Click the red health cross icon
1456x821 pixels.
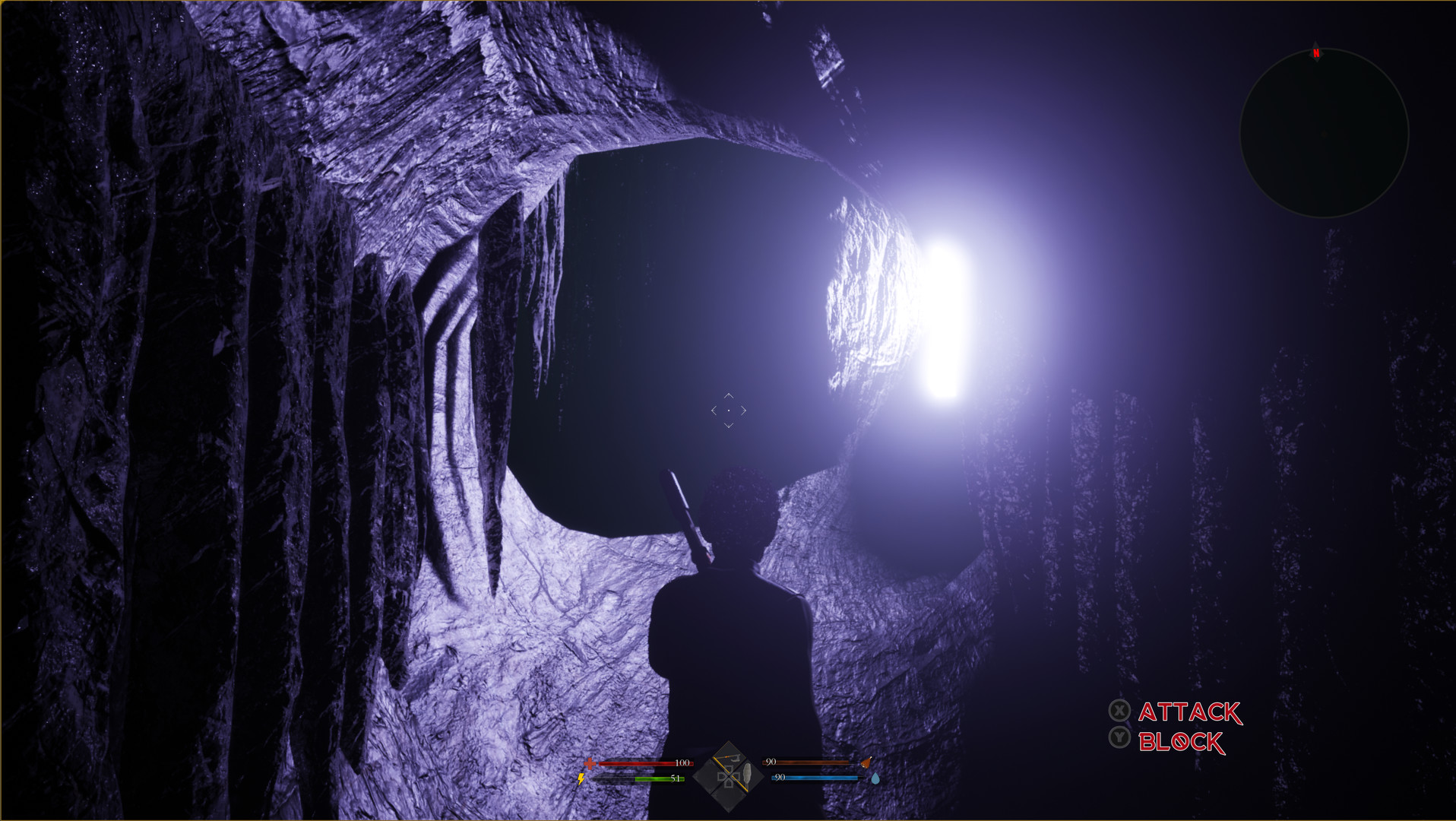(x=590, y=763)
